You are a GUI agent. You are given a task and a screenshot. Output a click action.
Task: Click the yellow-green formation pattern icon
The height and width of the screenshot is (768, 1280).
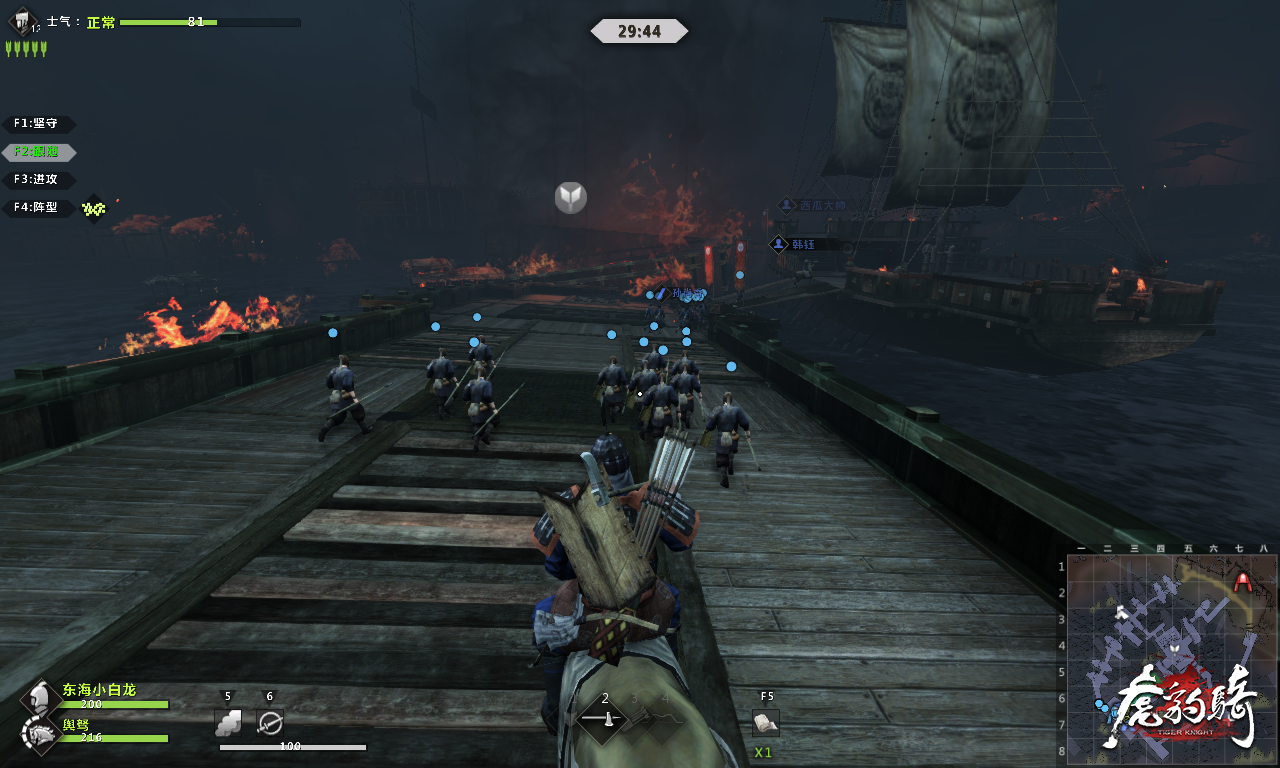click(93, 208)
